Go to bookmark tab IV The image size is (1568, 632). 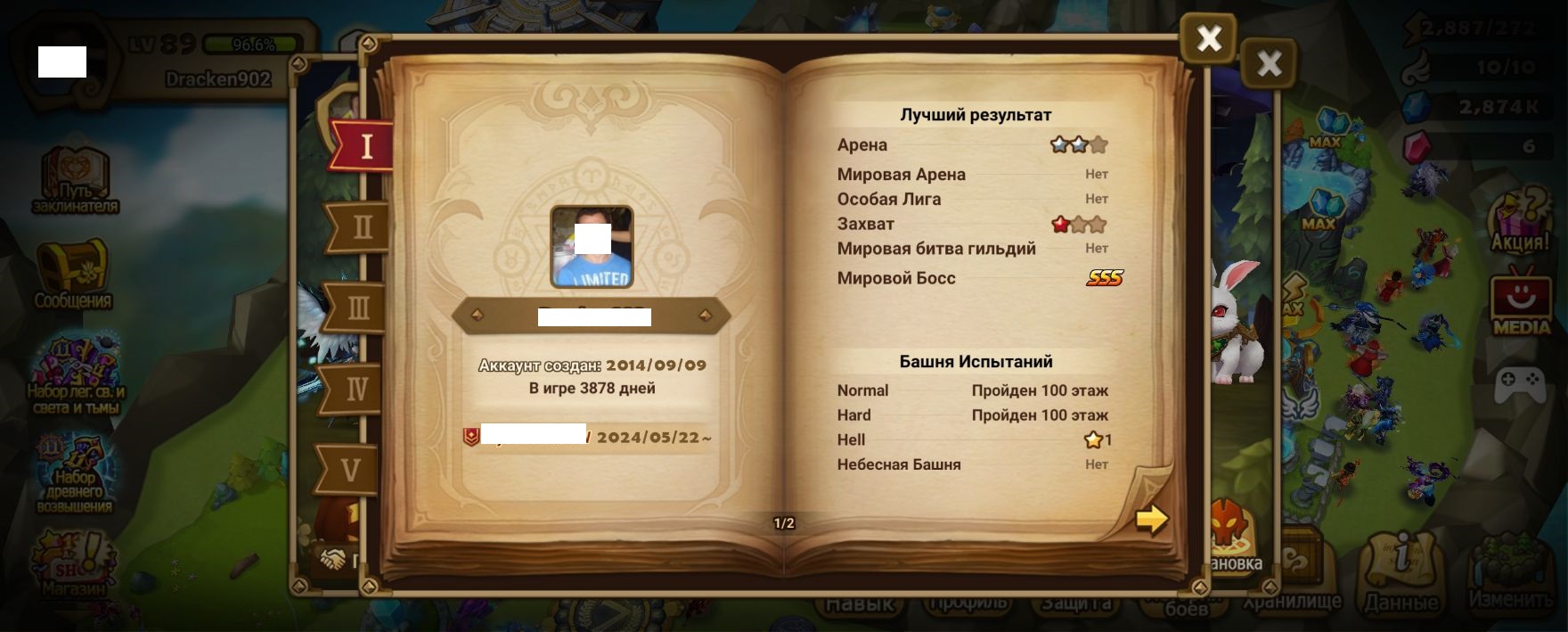pyautogui.click(x=355, y=390)
